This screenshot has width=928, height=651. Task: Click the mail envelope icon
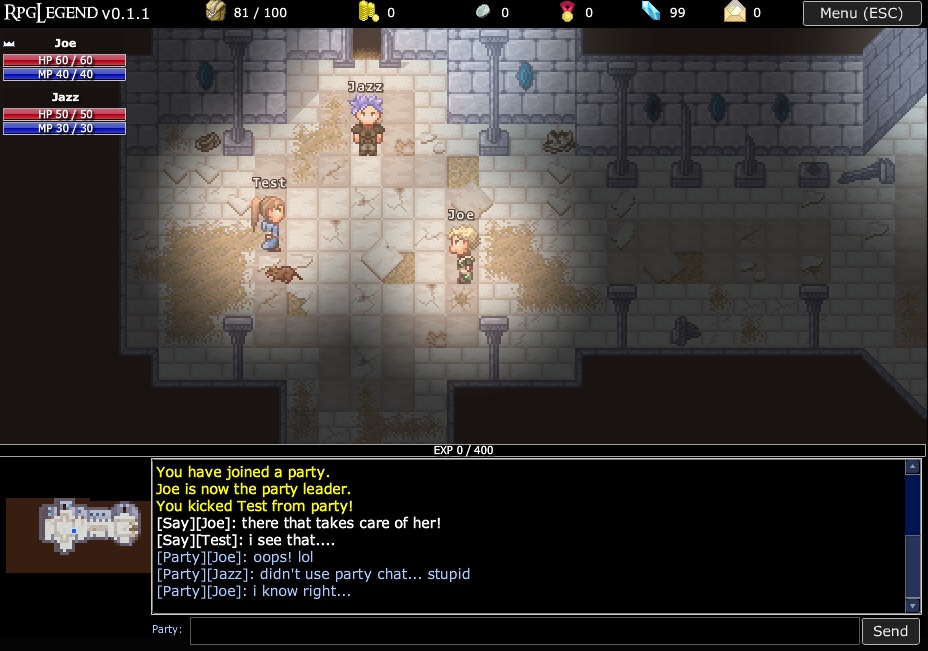tap(736, 13)
